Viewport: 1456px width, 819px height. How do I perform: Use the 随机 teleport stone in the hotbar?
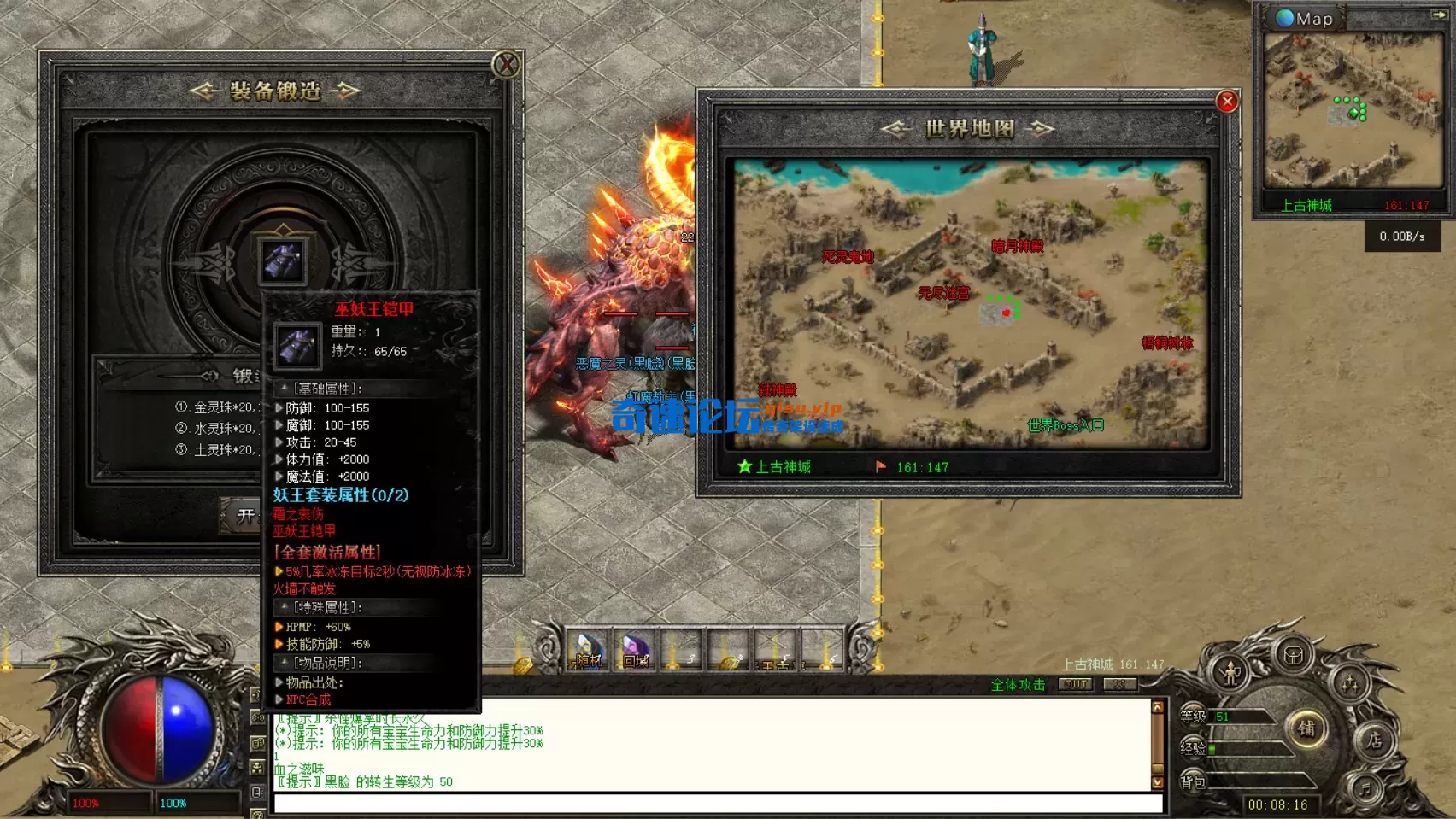click(x=589, y=651)
